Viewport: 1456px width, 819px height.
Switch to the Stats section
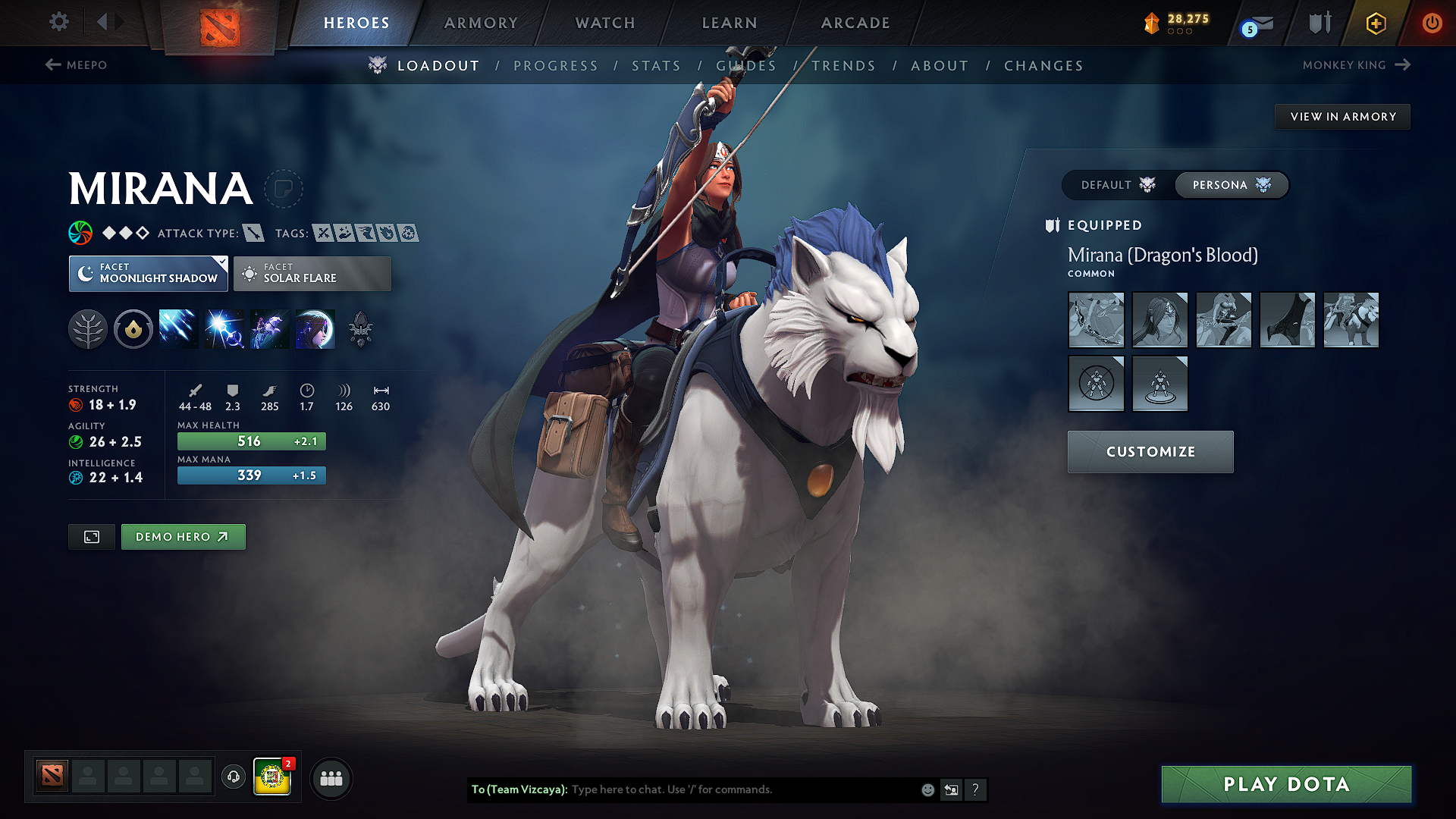[656, 65]
